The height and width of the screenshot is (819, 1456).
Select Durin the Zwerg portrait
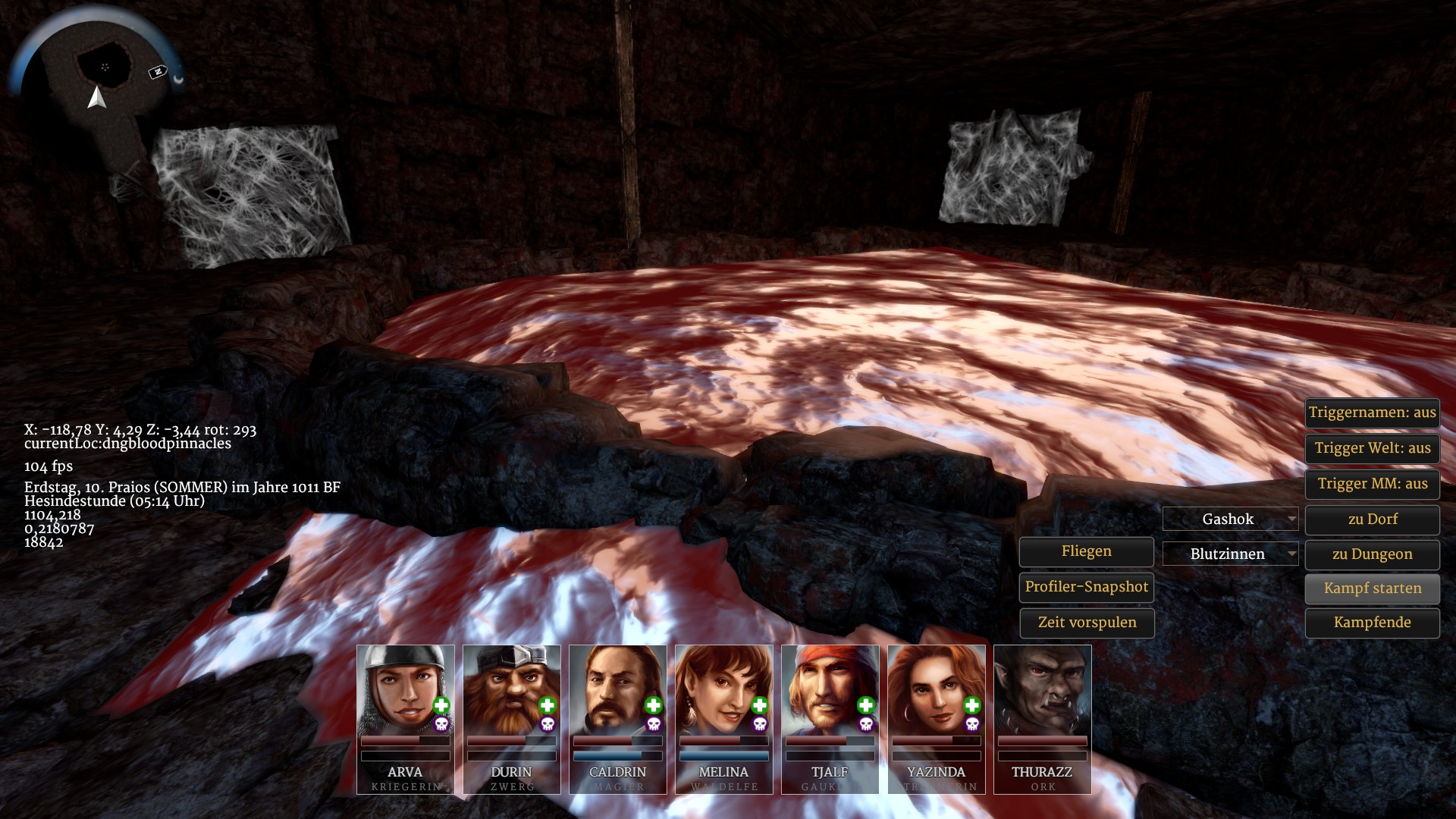click(512, 690)
